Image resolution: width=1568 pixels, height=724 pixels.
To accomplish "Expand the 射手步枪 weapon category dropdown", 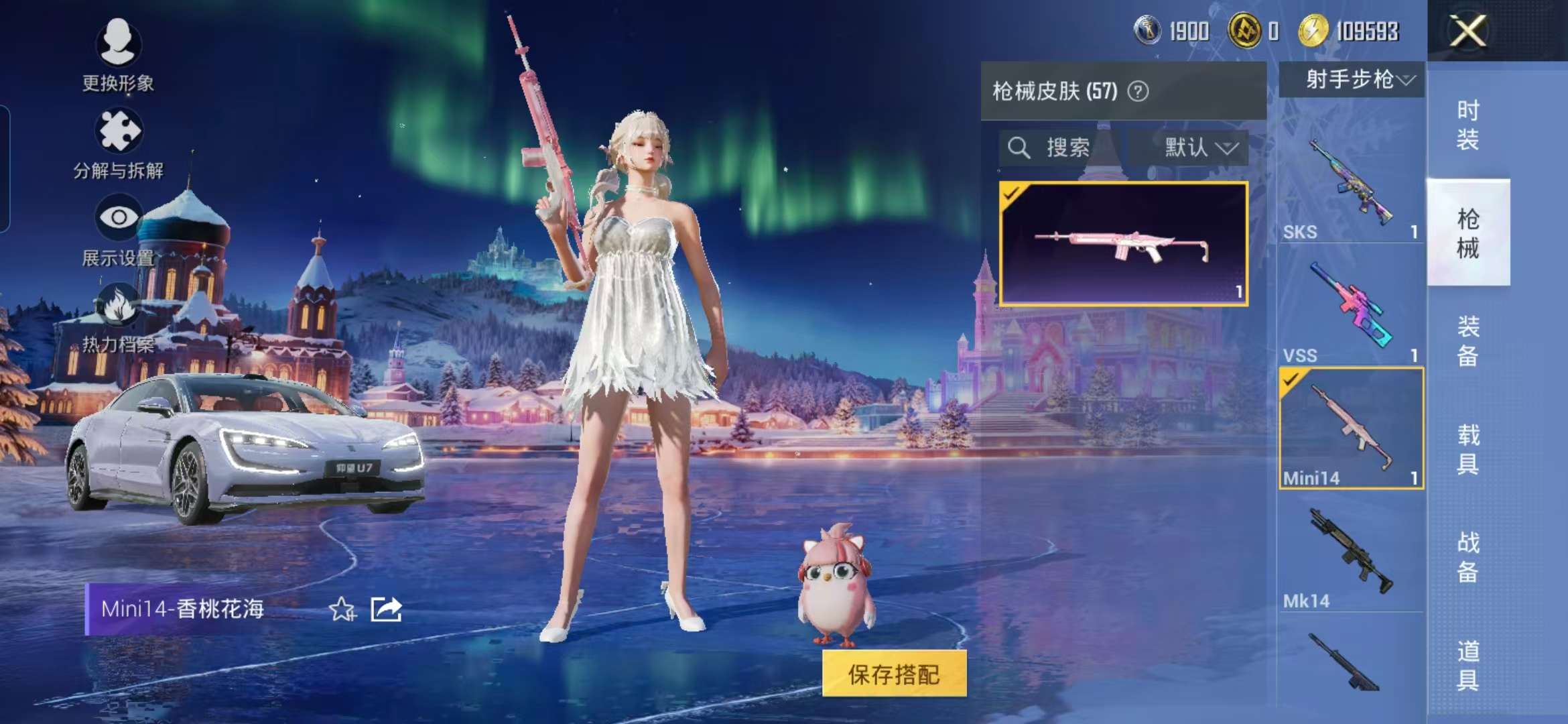I will (1351, 80).
